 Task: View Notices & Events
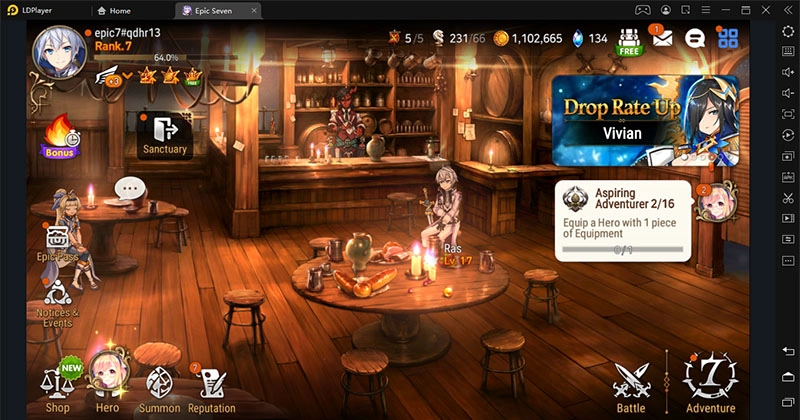tap(59, 300)
